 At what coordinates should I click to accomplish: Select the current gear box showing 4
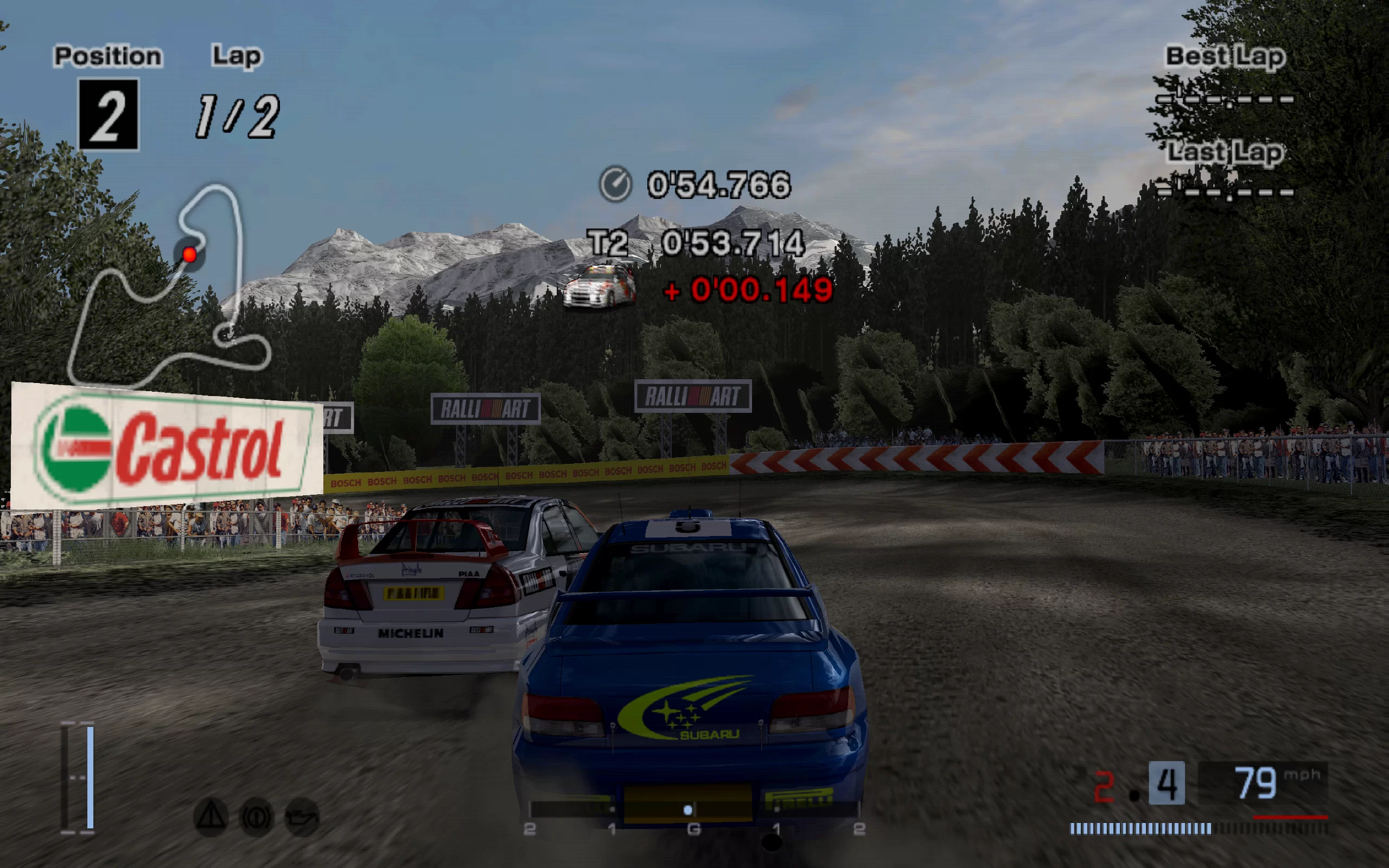[x=1167, y=782]
